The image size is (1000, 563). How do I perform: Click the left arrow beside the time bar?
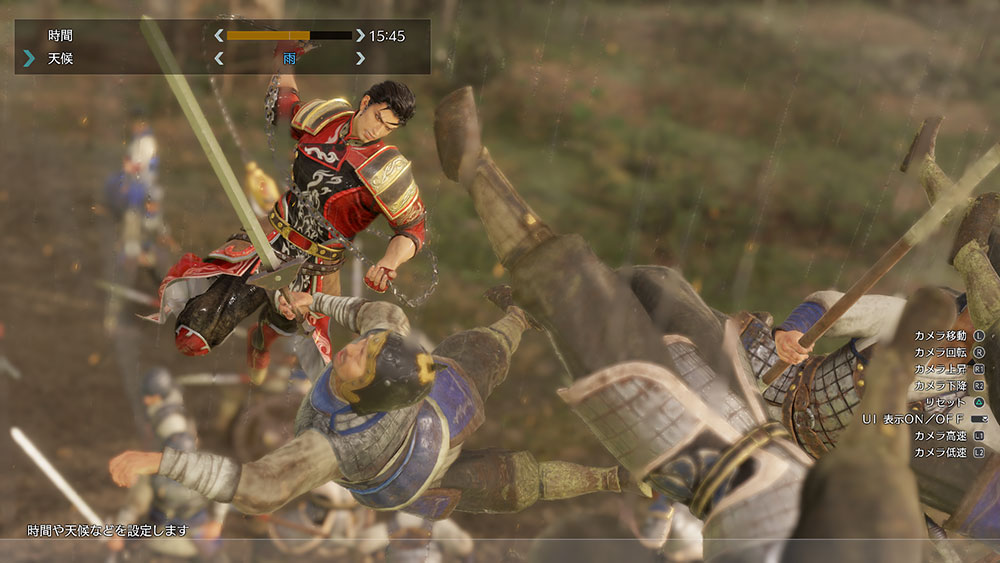click(x=218, y=36)
